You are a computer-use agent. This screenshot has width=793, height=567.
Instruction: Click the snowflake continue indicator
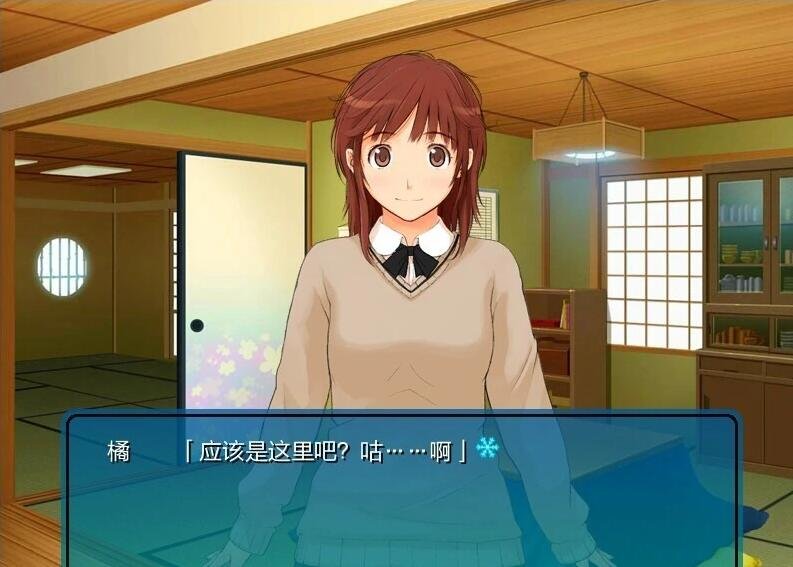click(x=488, y=448)
